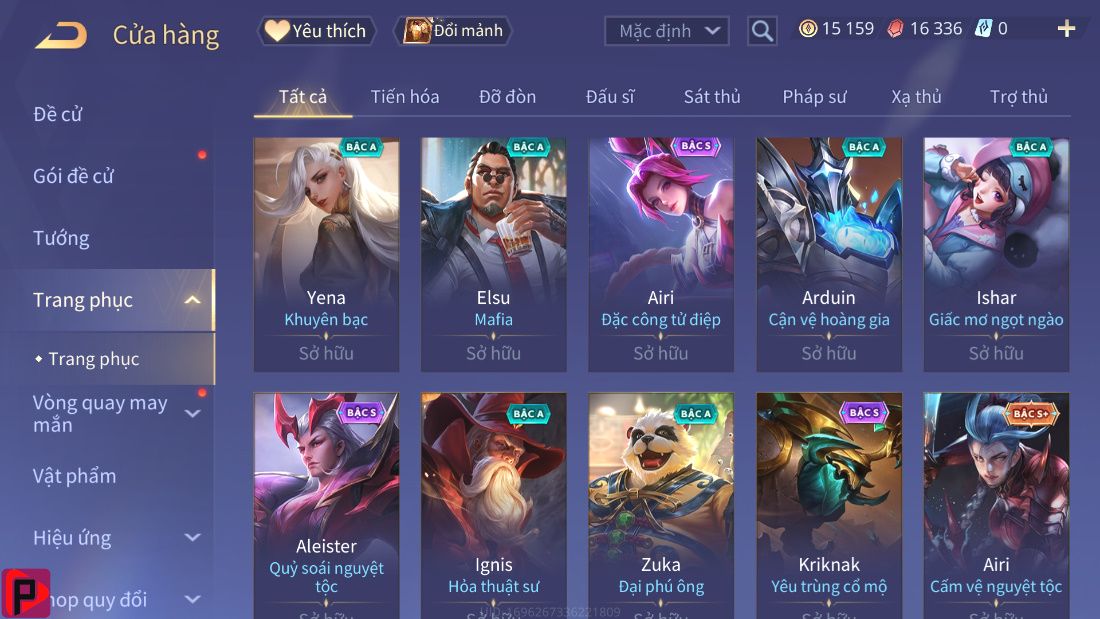This screenshot has width=1100, height=619.
Task: Open the Vật phẩm shop section
Action: pyautogui.click(x=74, y=476)
